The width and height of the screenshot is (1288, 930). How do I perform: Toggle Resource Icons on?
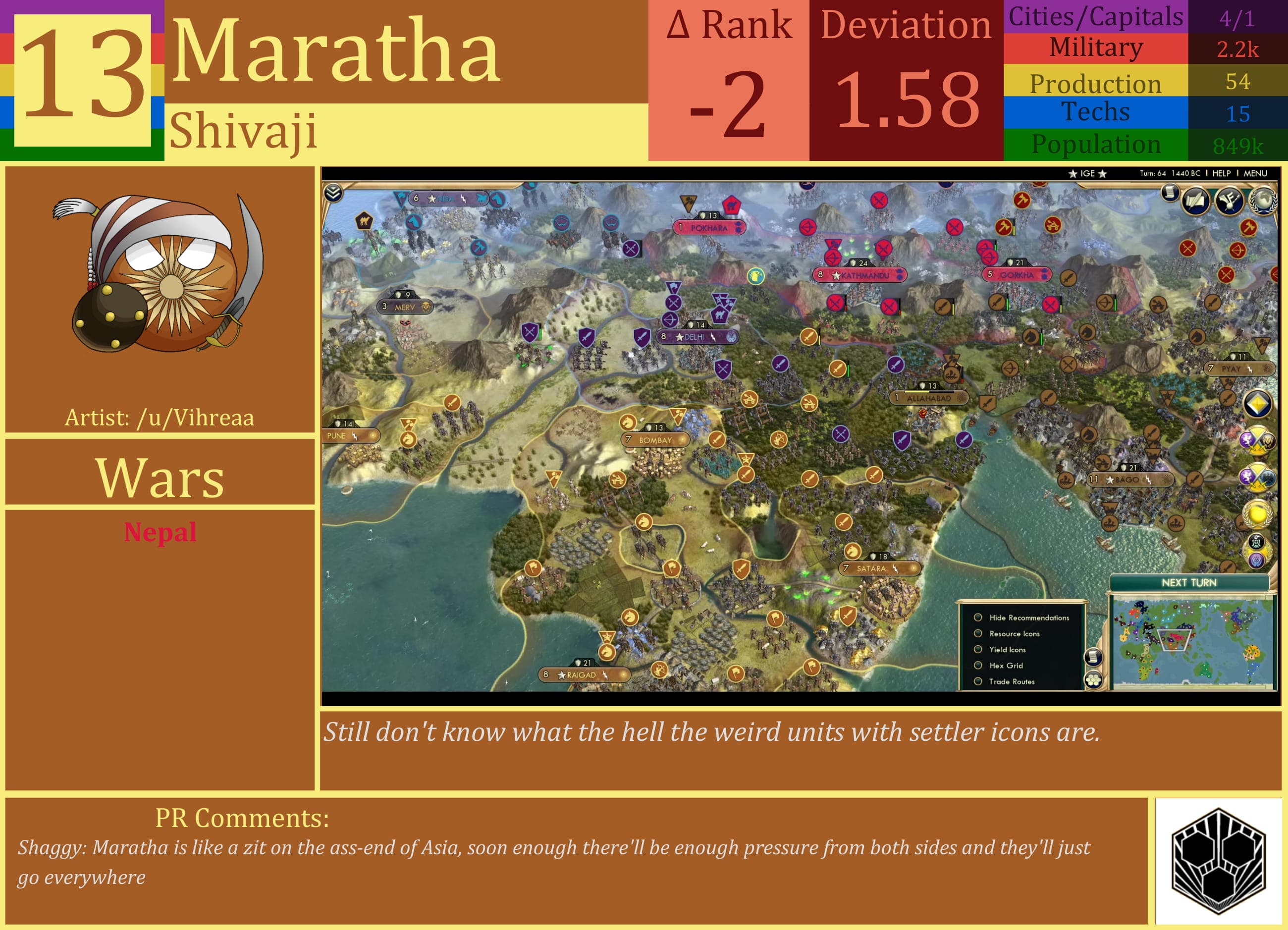pos(977,634)
